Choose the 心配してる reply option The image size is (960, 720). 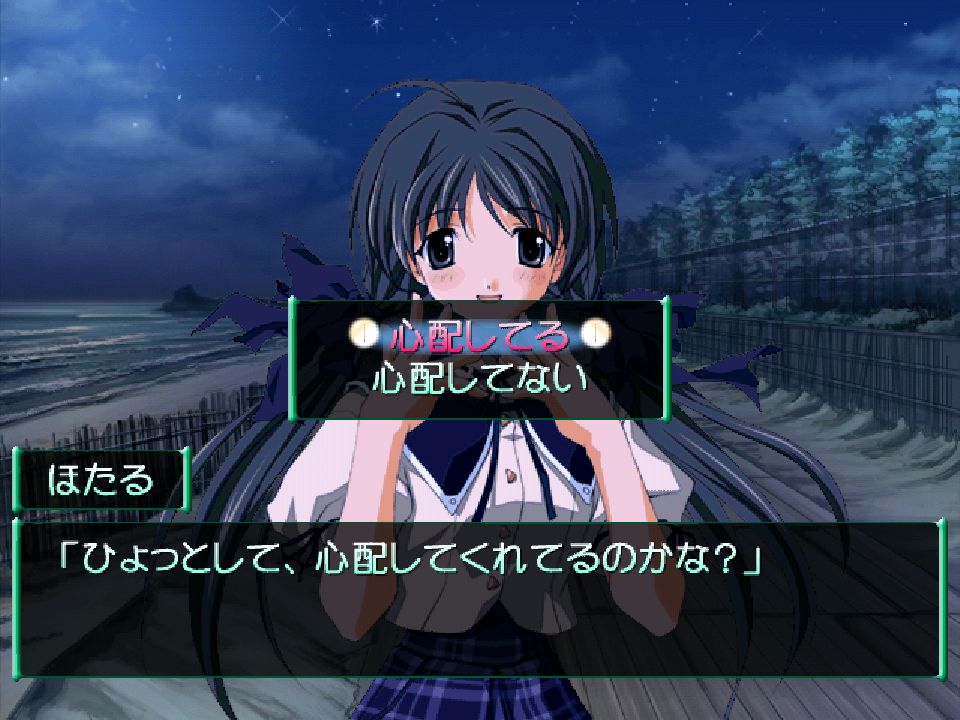[x=479, y=336]
